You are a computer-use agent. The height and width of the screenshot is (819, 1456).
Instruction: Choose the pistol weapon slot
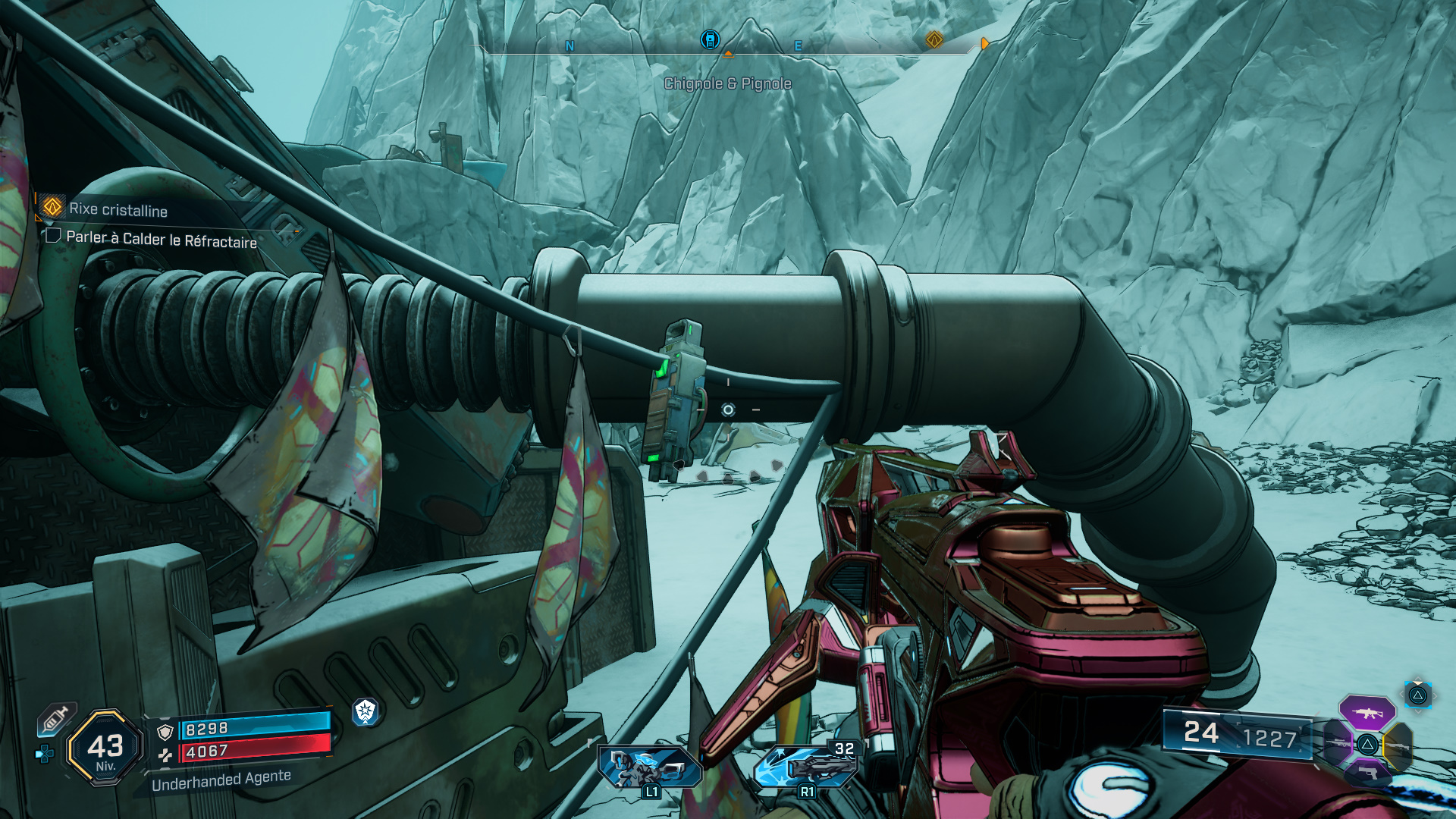click(1368, 773)
